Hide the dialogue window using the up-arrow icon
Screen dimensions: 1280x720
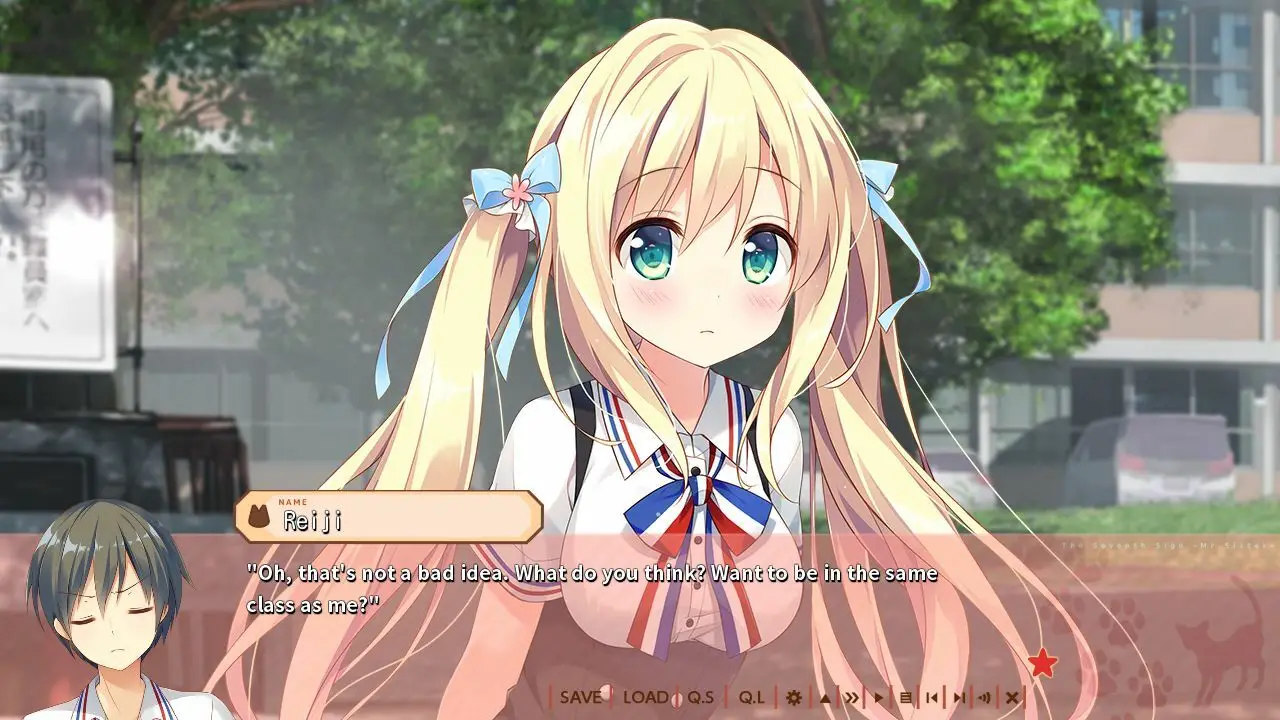pos(825,698)
